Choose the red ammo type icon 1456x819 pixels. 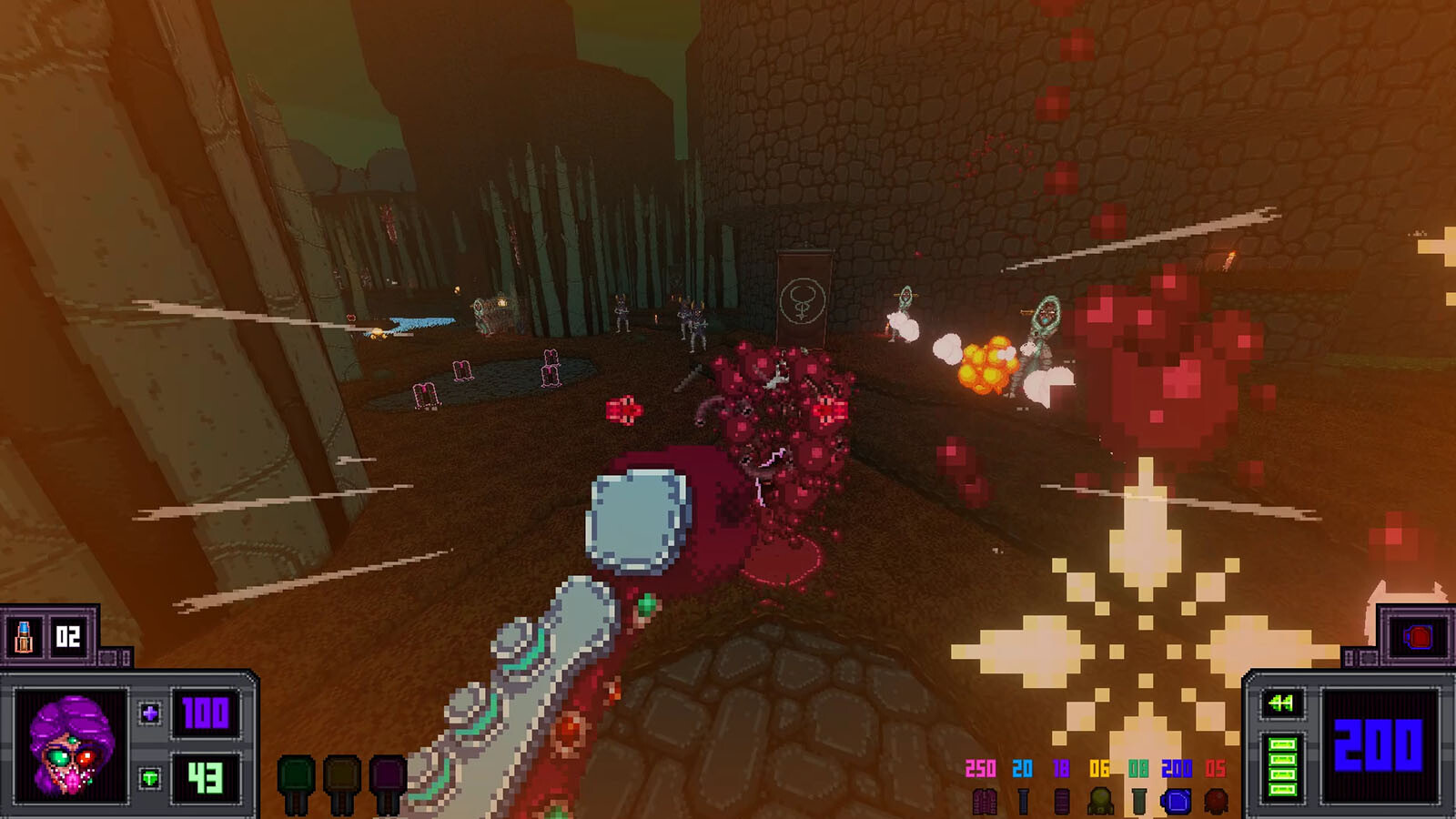(x=1216, y=801)
